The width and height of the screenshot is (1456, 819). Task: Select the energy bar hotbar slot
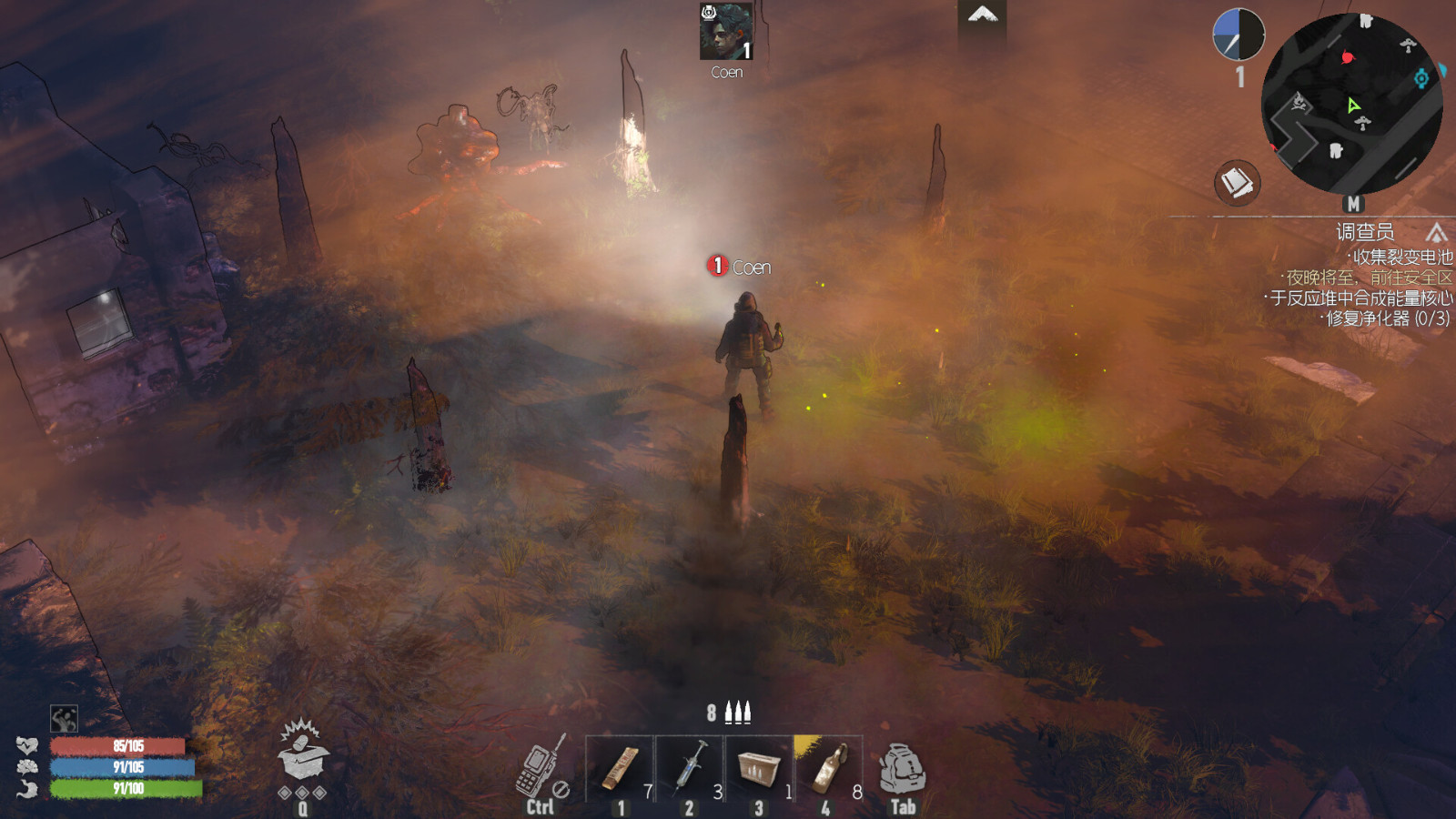pos(620,769)
